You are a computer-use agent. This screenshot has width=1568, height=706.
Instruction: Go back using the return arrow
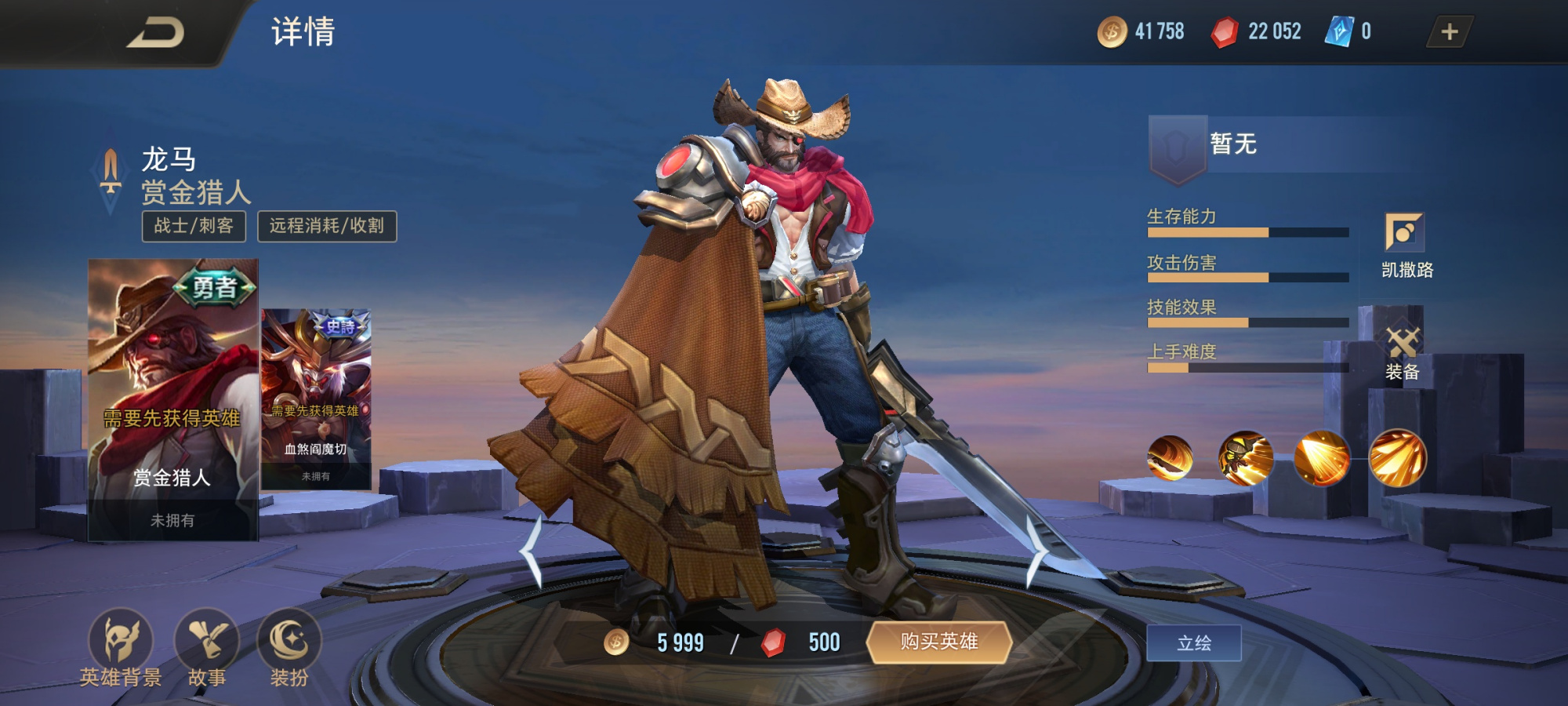click(x=155, y=33)
